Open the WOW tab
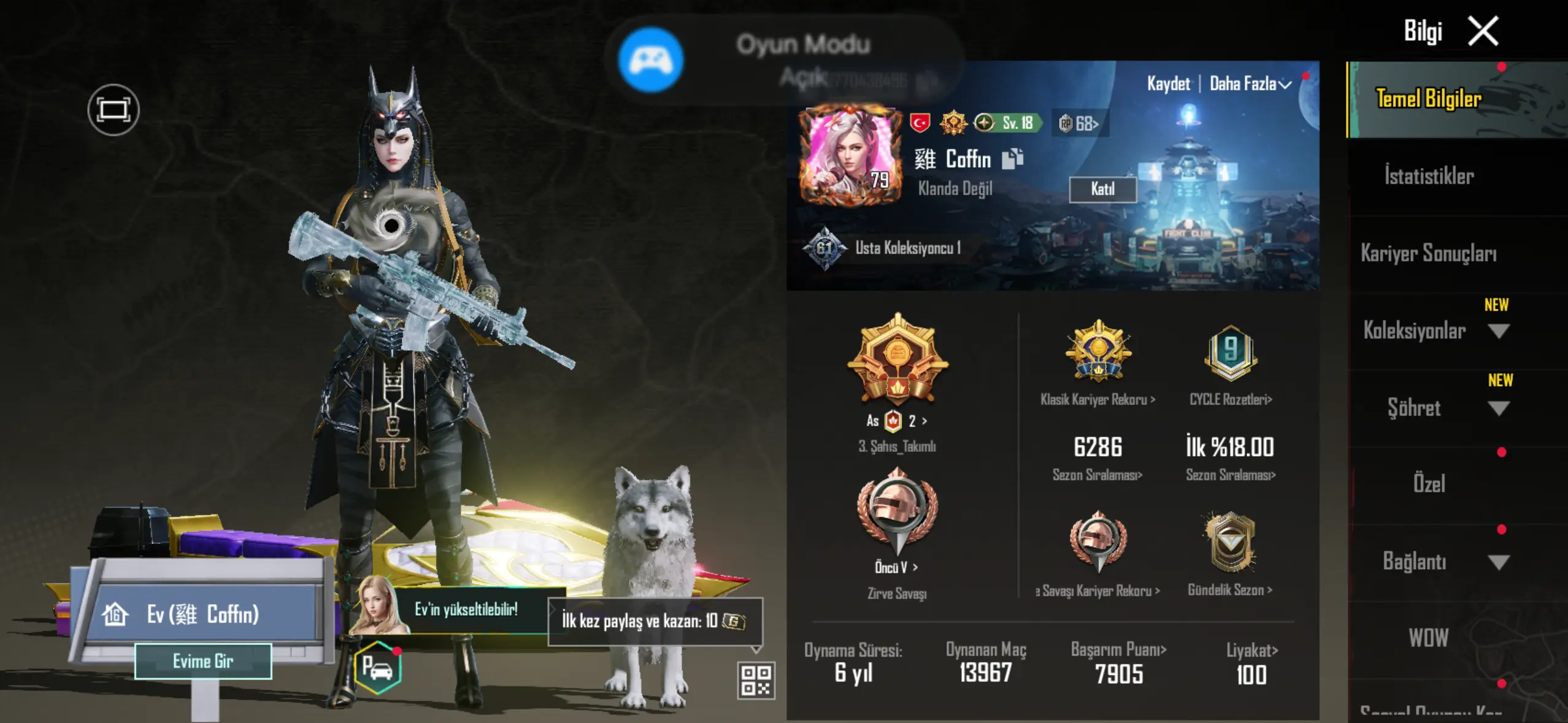 (x=1429, y=638)
